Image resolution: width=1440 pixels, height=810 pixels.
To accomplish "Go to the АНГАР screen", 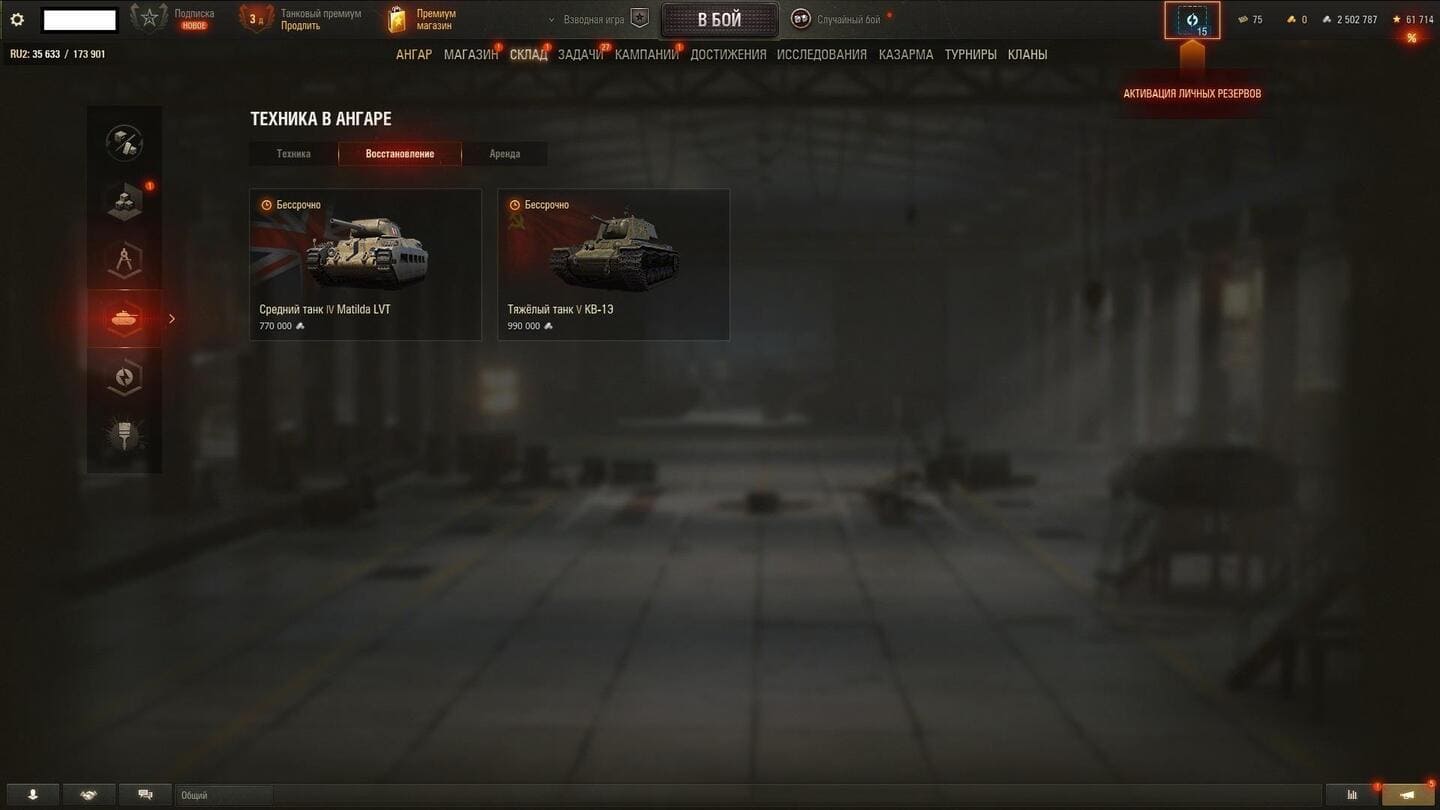I will coord(414,55).
